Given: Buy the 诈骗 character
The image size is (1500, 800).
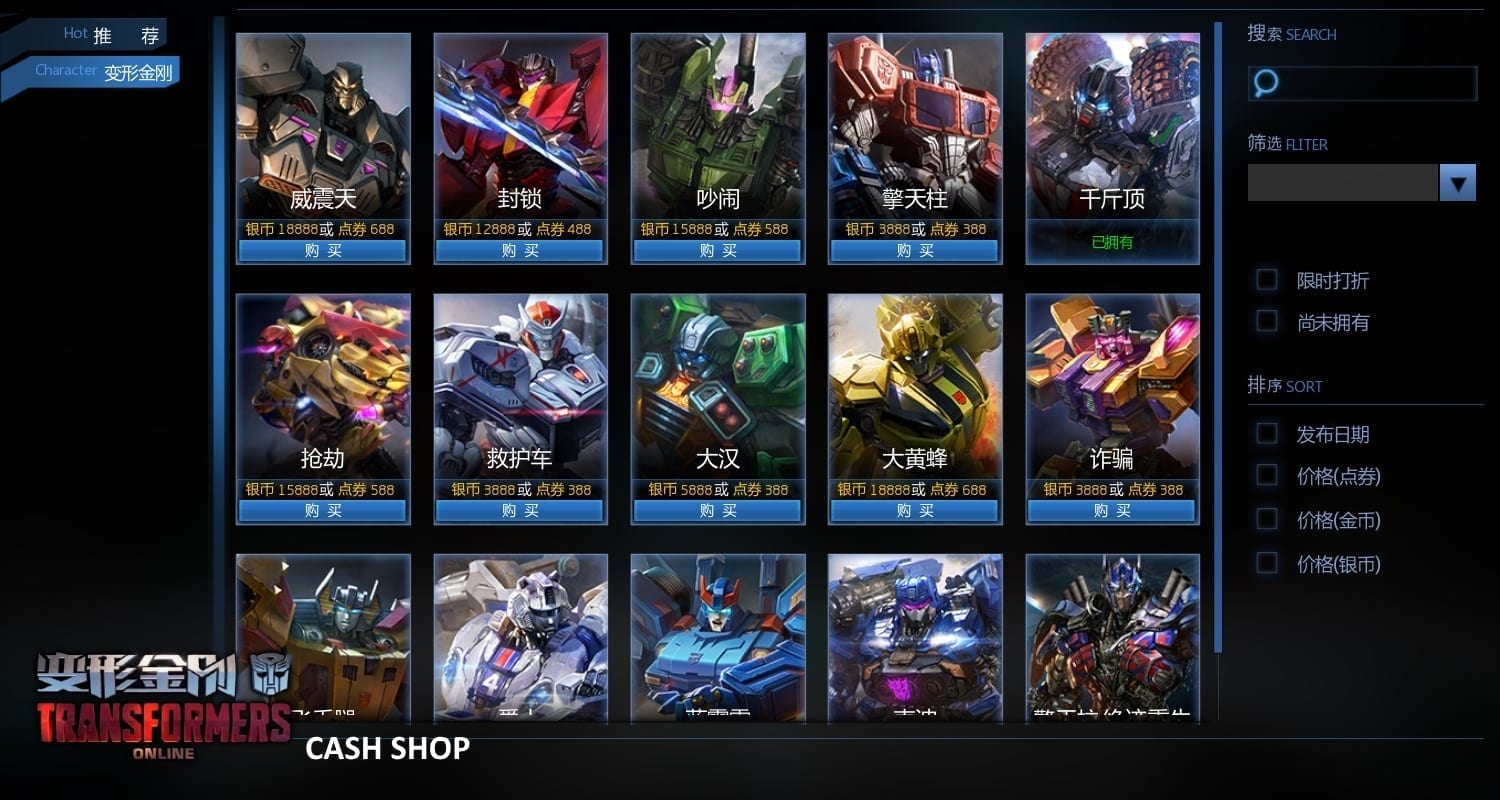Looking at the screenshot, I should [x=1112, y=511].
